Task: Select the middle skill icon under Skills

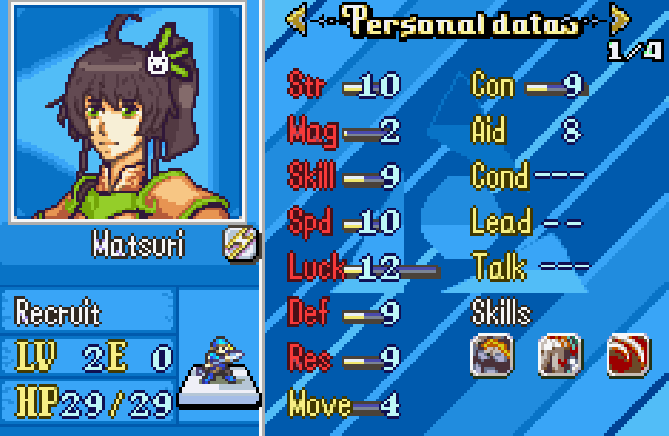Action: (x=559, y=354)
